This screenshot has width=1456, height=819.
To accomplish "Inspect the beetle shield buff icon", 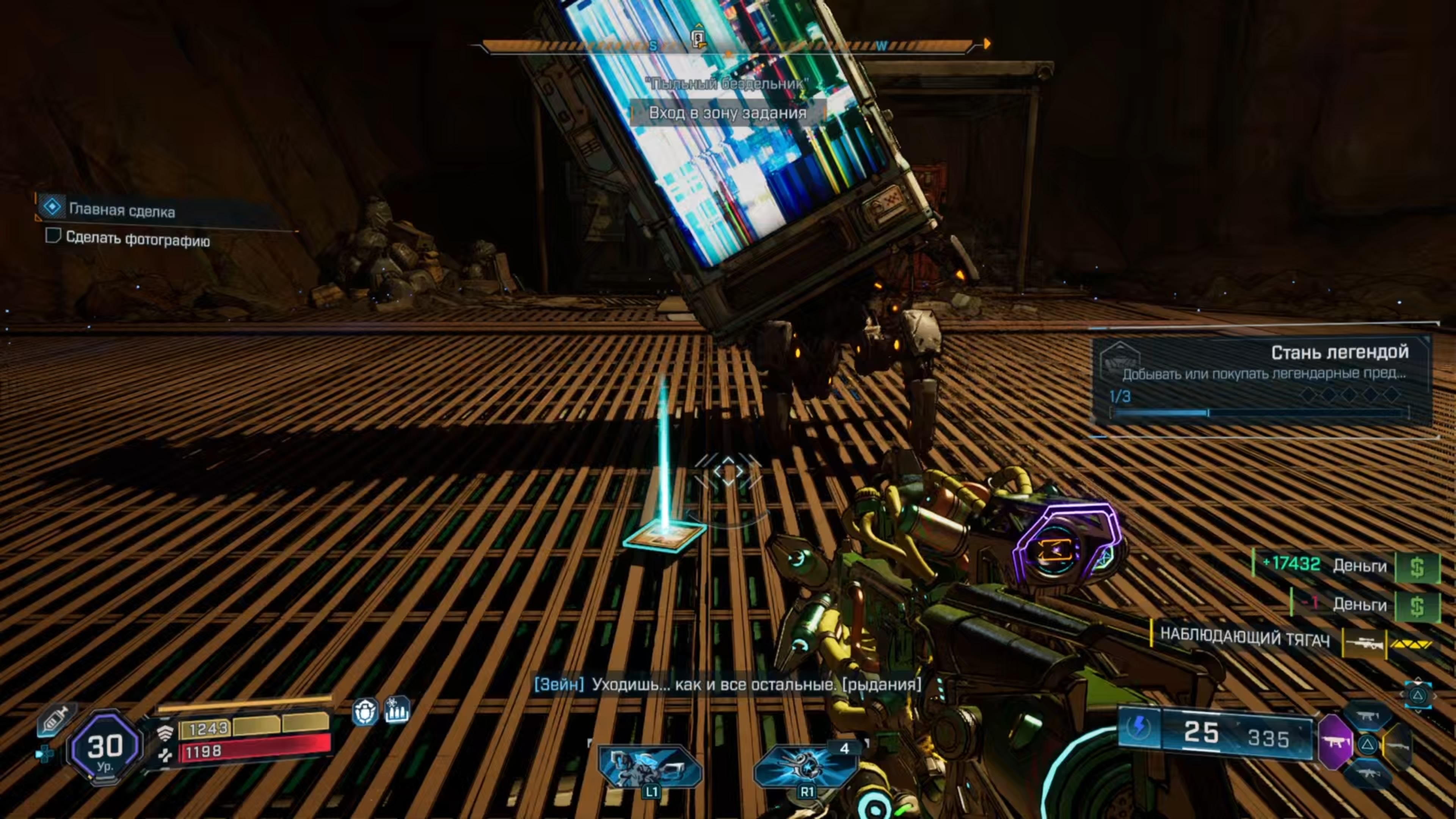I will pos(364,712).
